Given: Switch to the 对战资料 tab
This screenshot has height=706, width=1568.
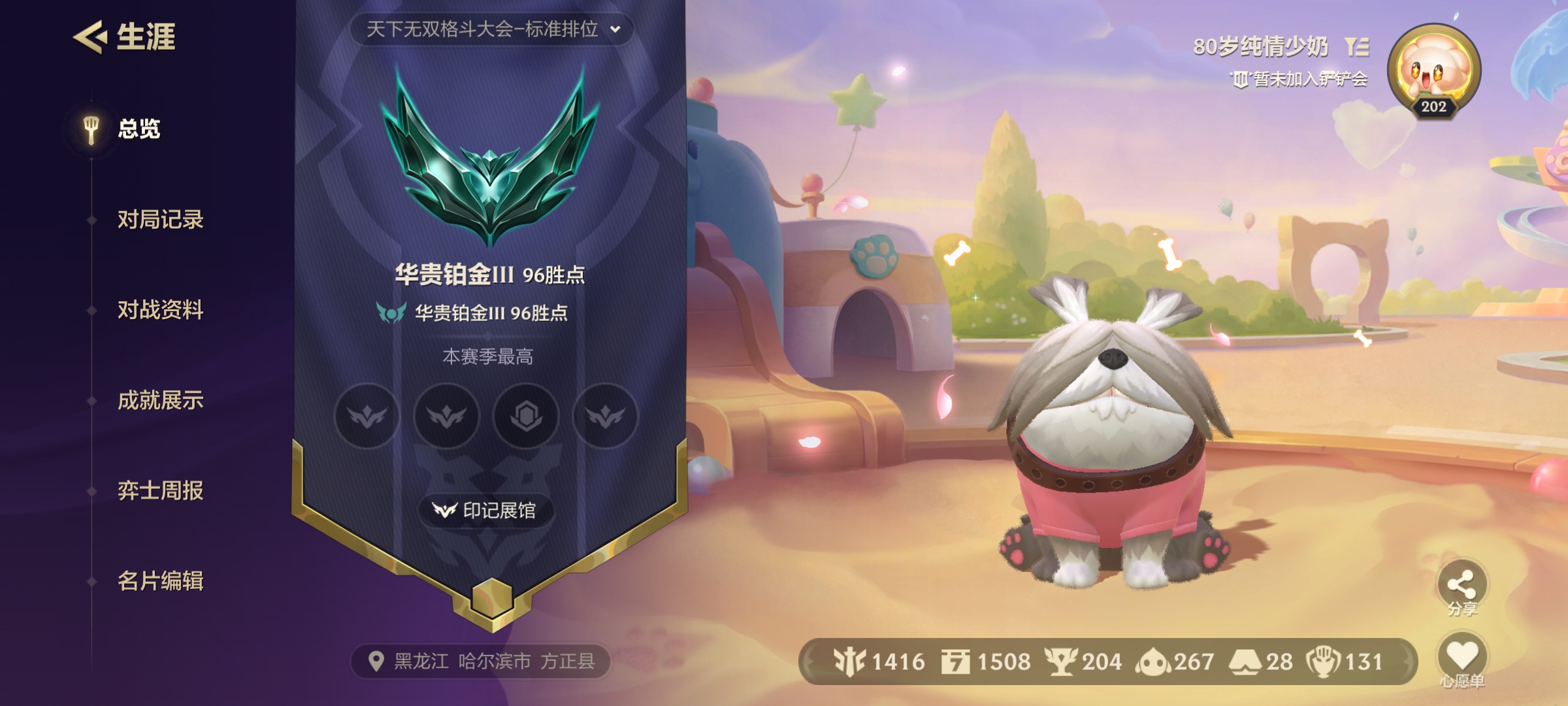Looking at the screenshot, I should point(160,310).
